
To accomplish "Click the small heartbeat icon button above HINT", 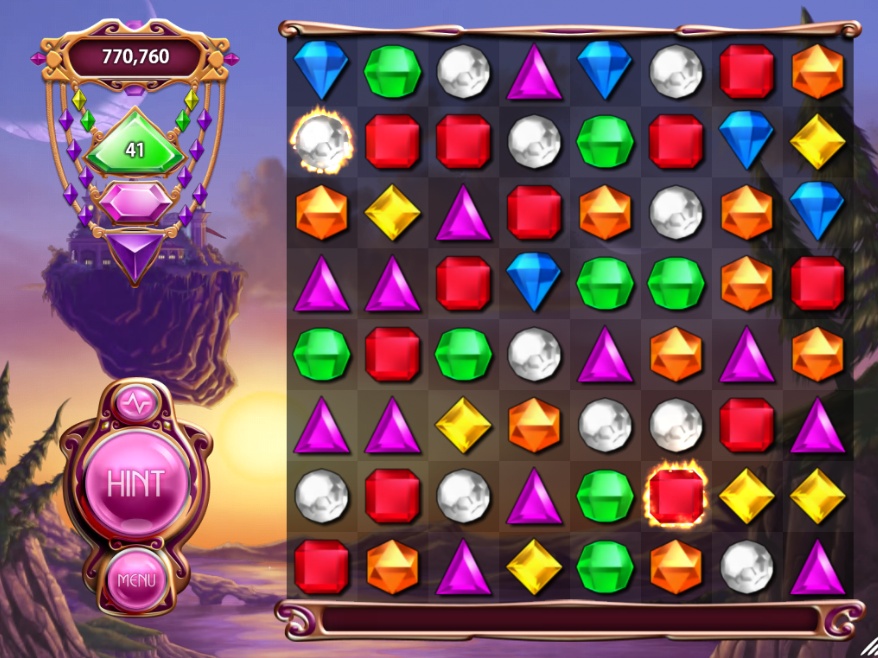I will click(x=136, y=404).
